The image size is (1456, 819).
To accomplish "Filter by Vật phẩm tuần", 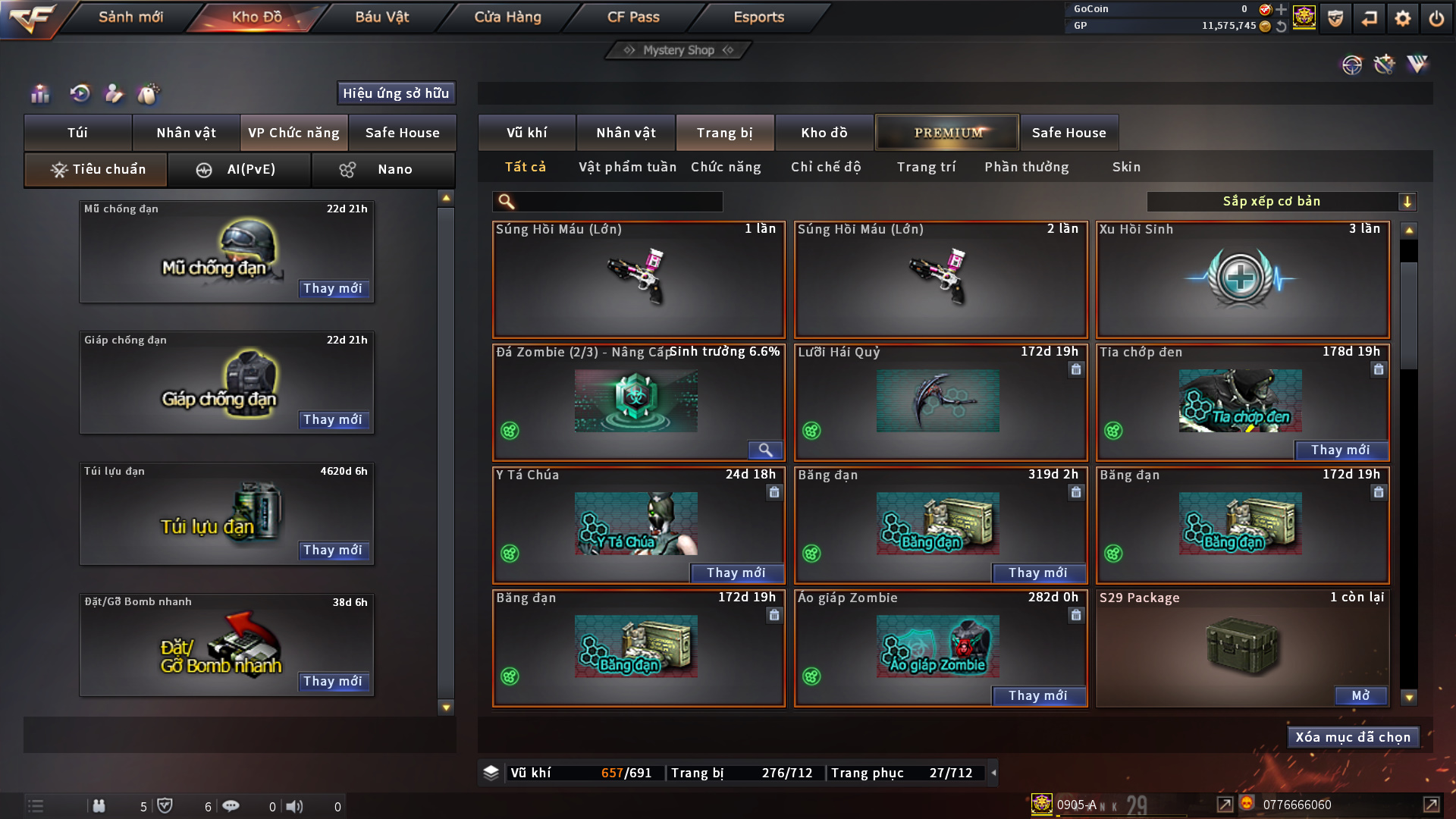I will coord(627,167).
